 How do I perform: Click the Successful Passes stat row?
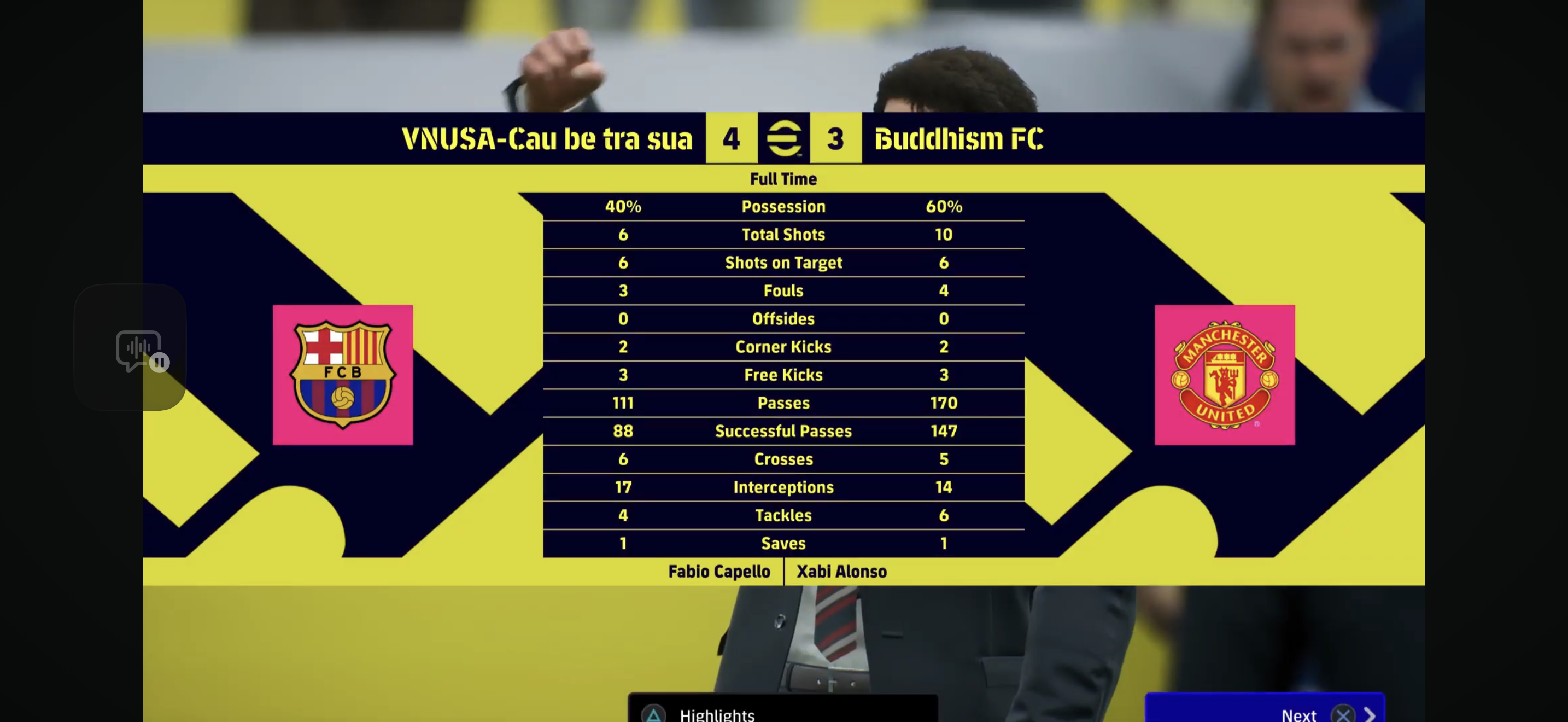click(x=783, y=431)
